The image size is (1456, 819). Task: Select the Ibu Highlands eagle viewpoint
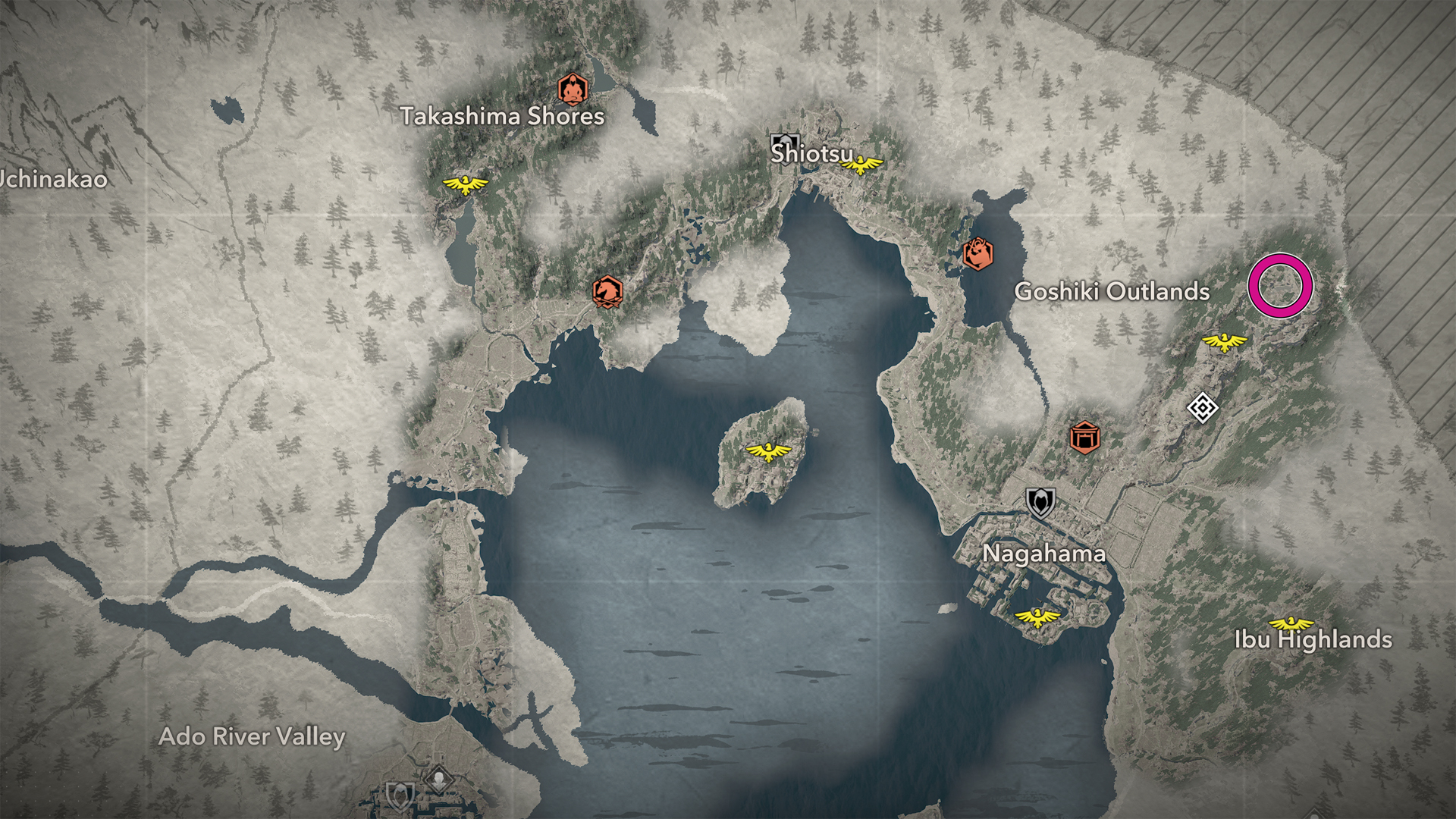(x=1290, y=624)
